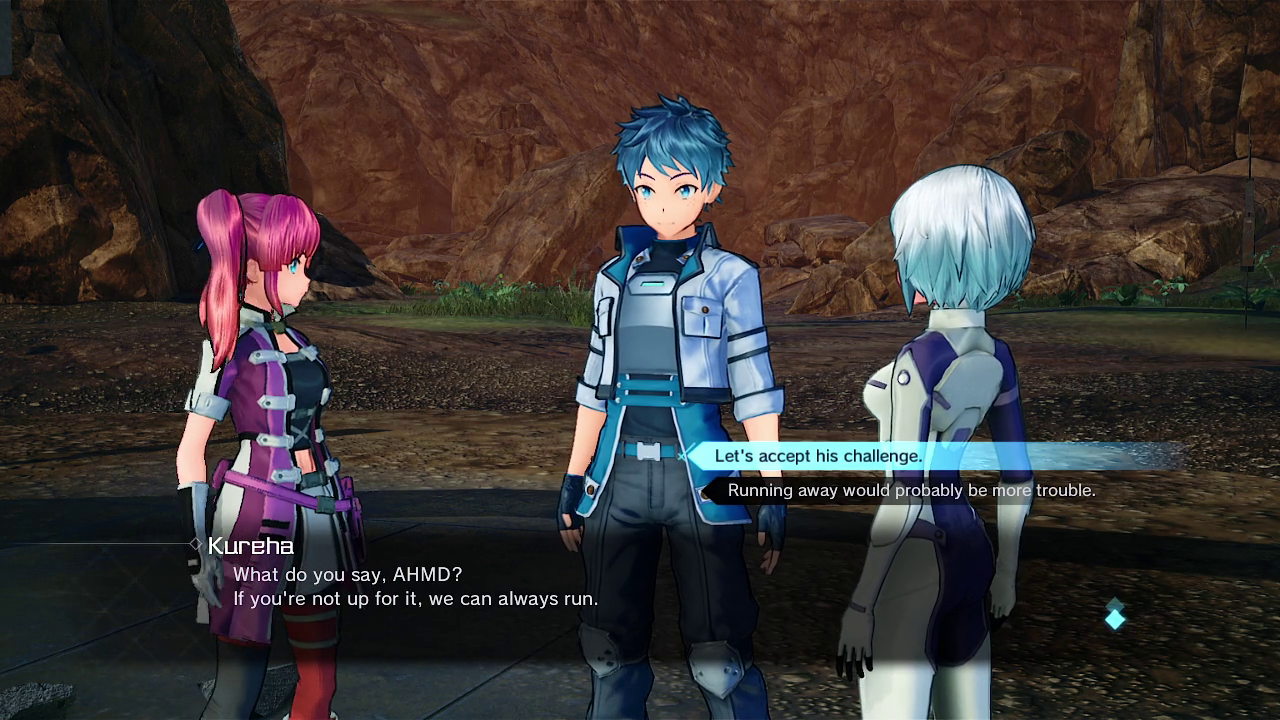Select "Running away would probably be more trouble."

coord(911,490)
